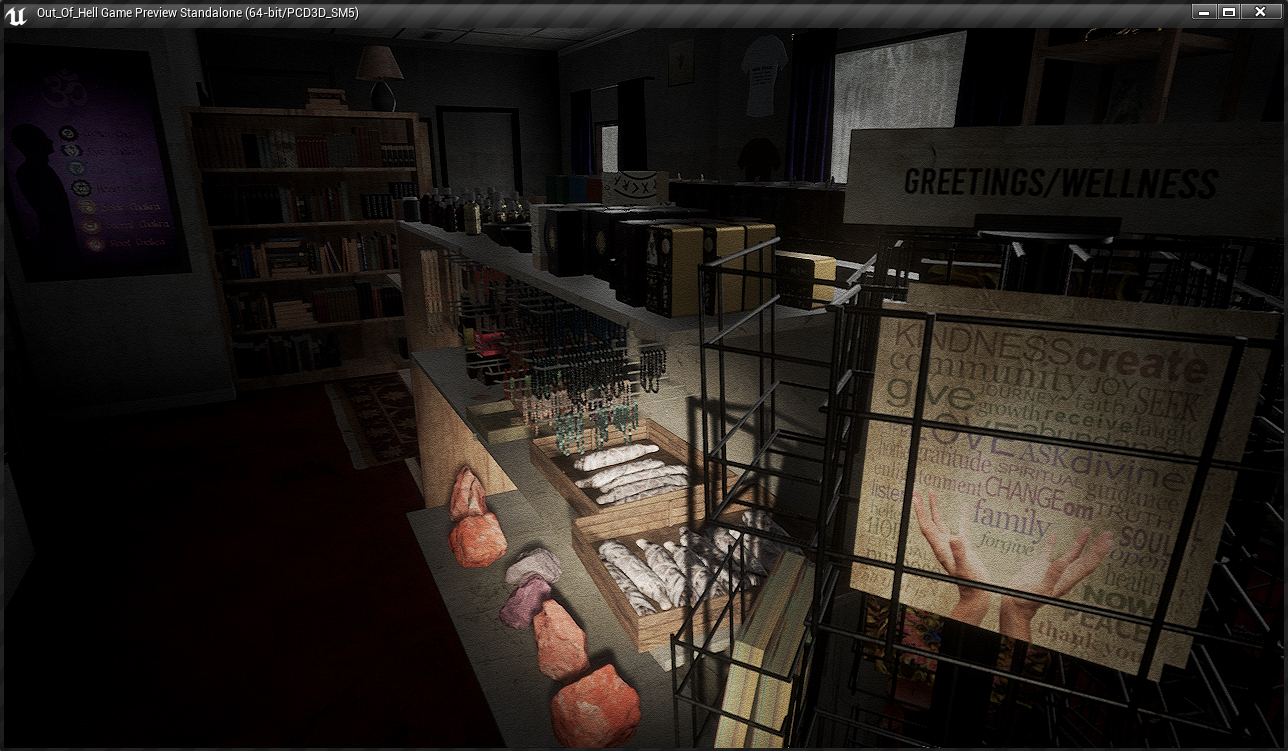Maximize the game preview window
Viewport: 1288px width, 751px height.
(1229, 12)
